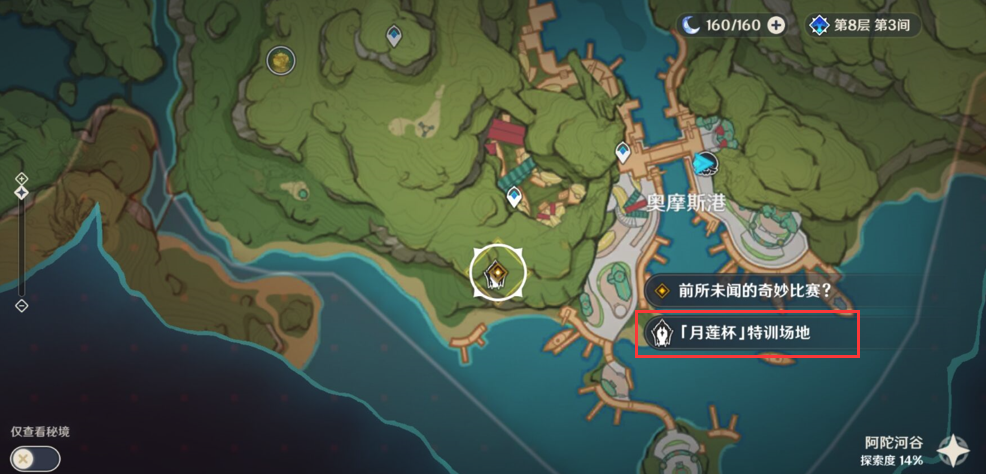Select the circled quest marker on the map
This screenshot has height=474, width=986.
497,270
